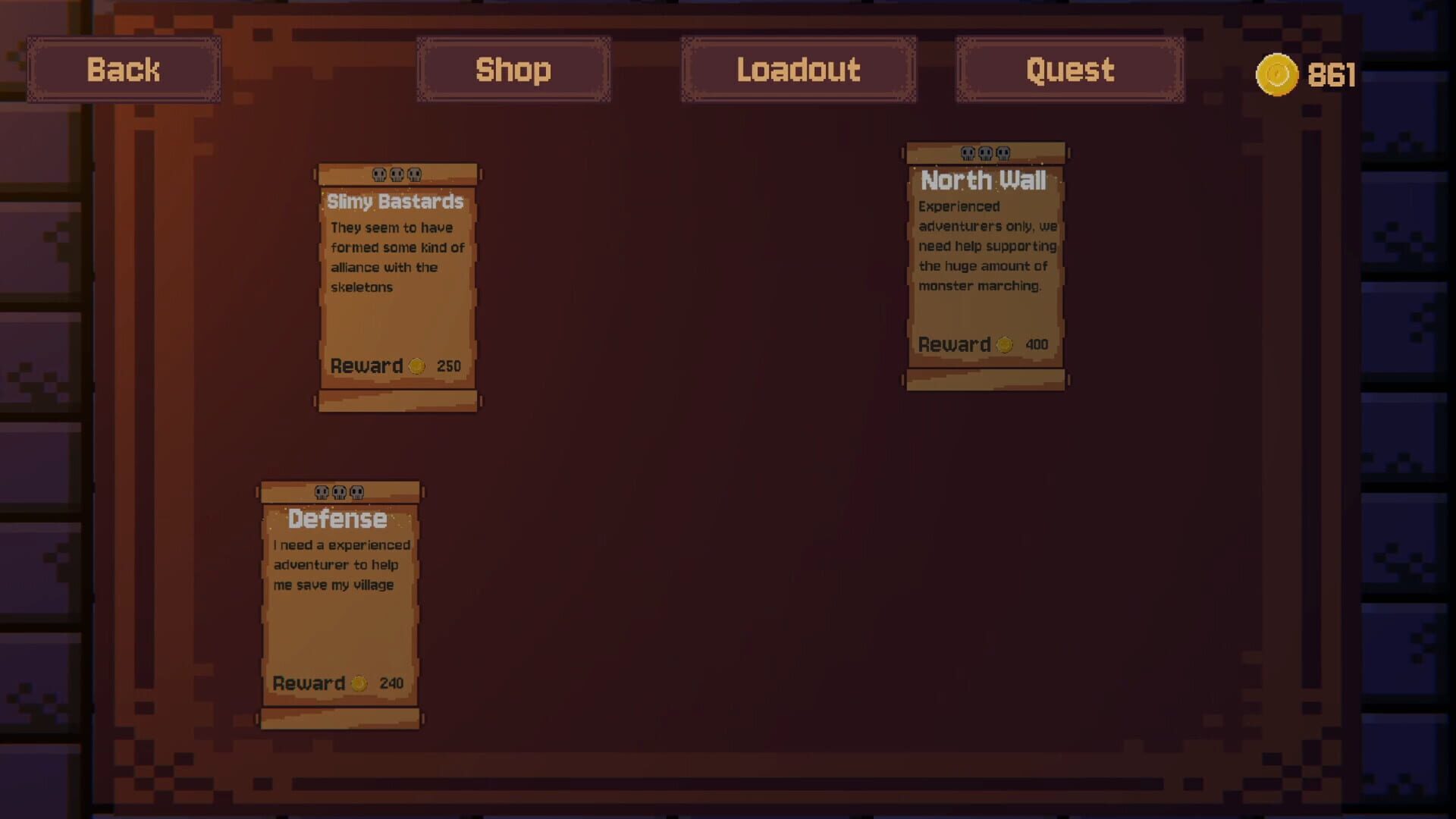Open the Quest tab

(1069, 70)
